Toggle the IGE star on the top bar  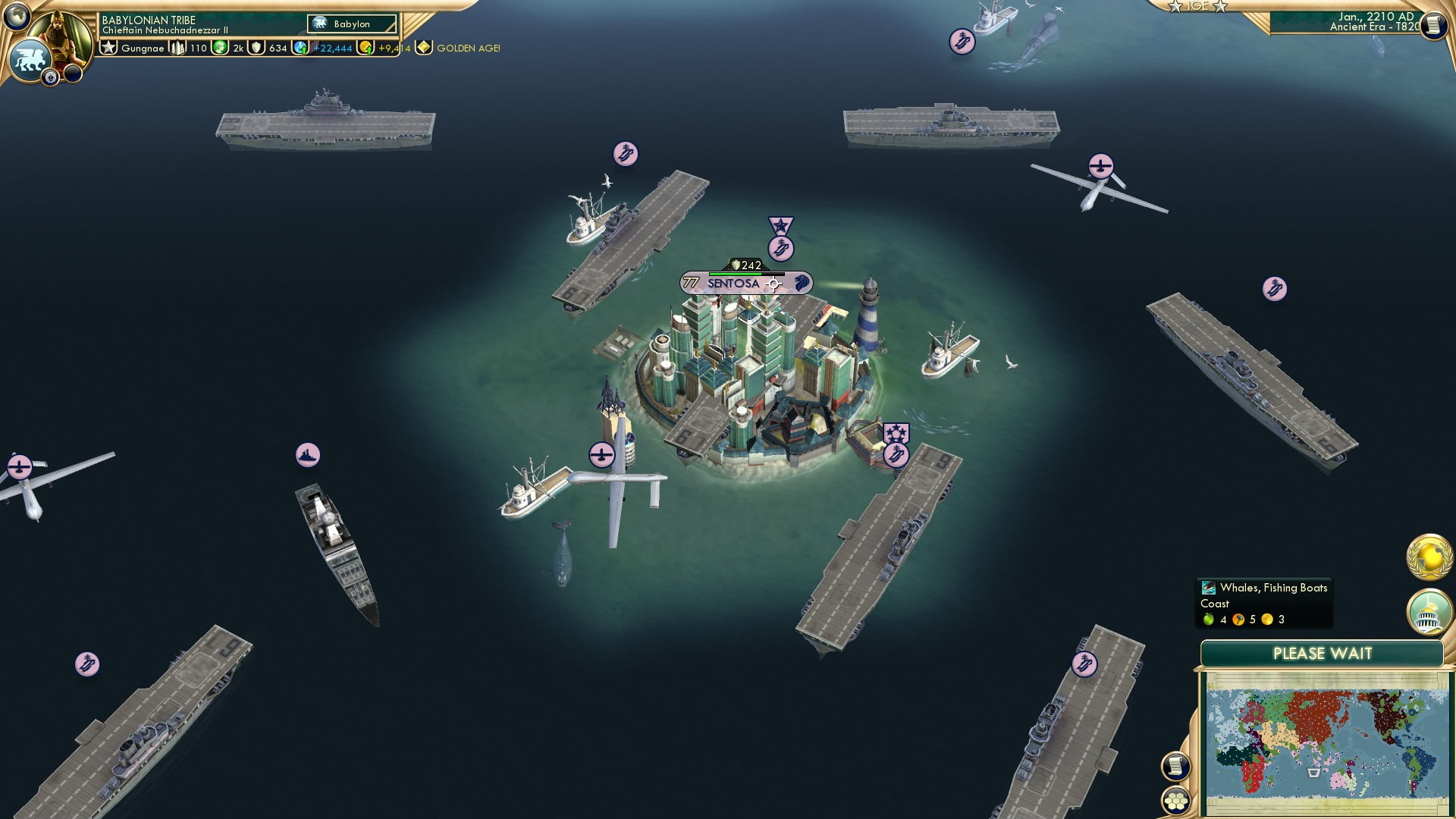coord(1176,6)
